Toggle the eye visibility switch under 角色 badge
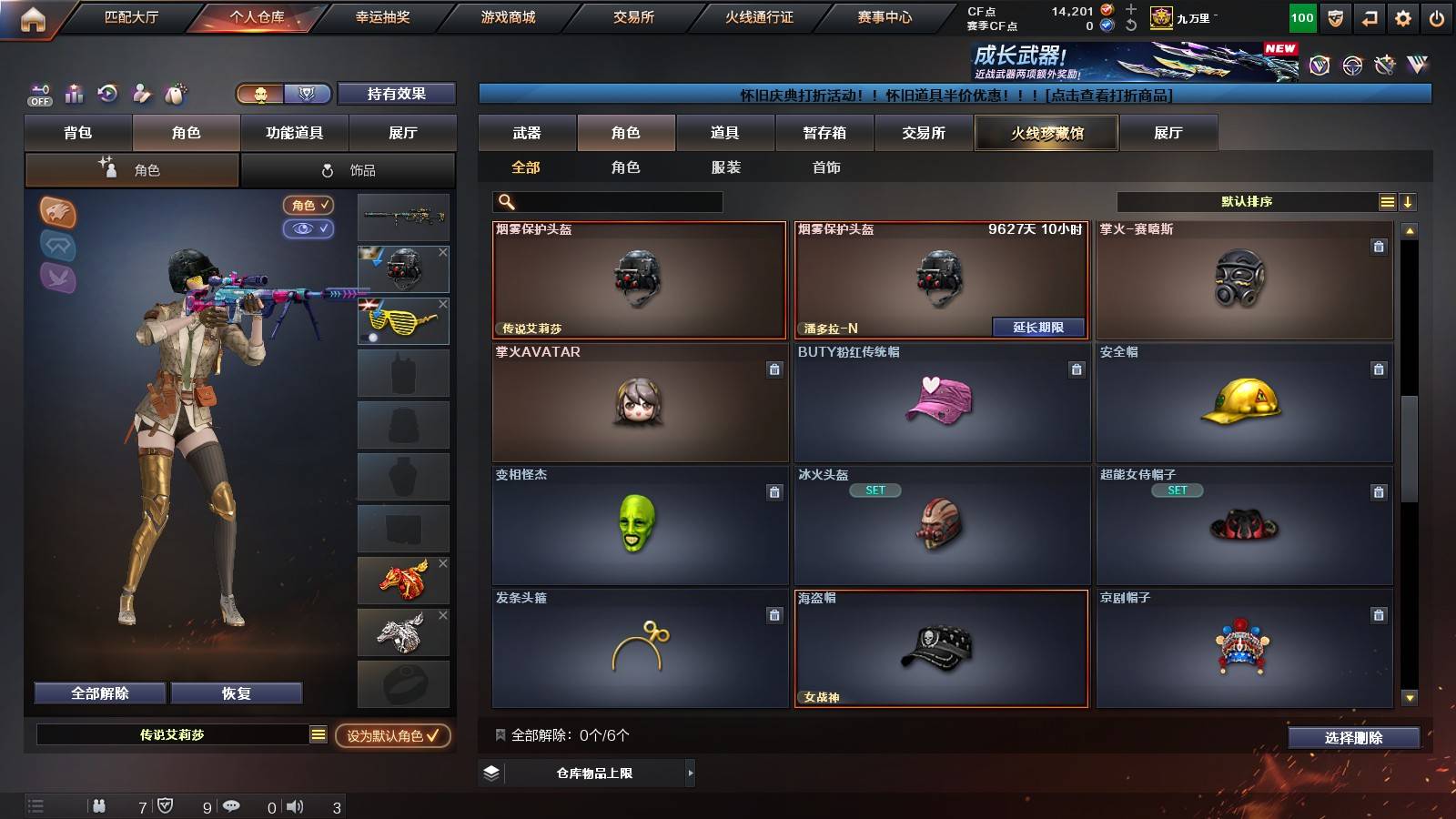1456x819 pixels. tap(310, 229)
